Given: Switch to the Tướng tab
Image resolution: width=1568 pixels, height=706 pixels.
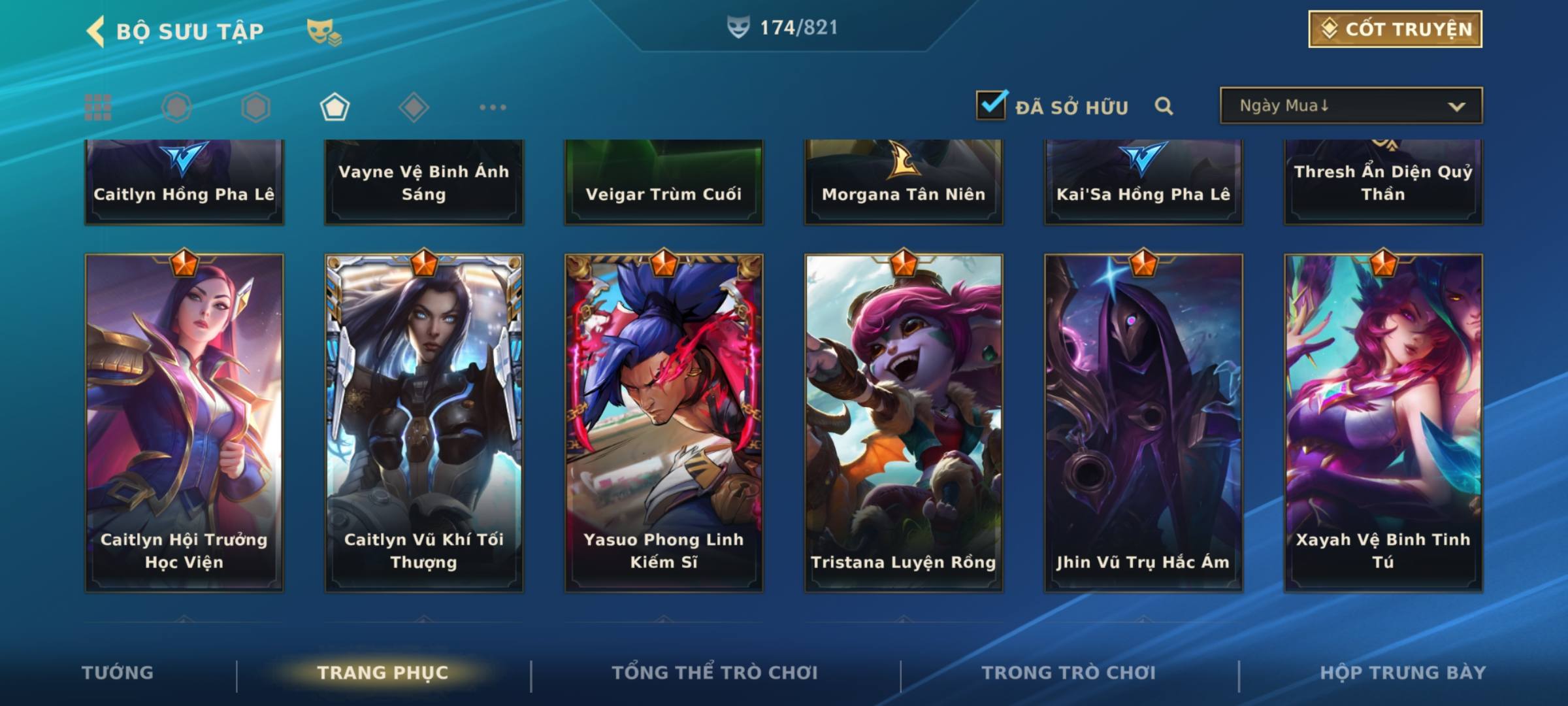Looking at the screenshot, I should tap(118, 673).
